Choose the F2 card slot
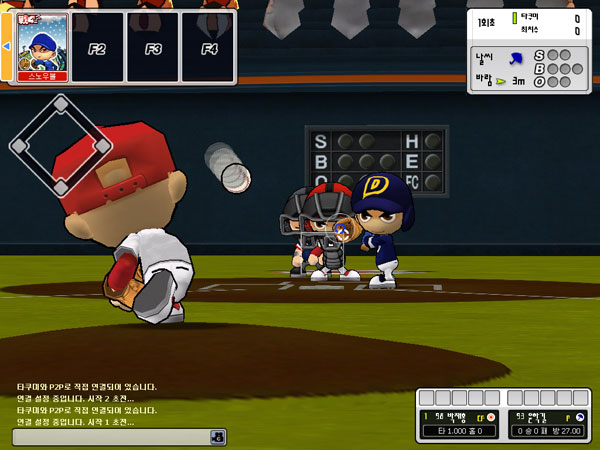The height and width of the screenshot is (450, 600). 98,47
